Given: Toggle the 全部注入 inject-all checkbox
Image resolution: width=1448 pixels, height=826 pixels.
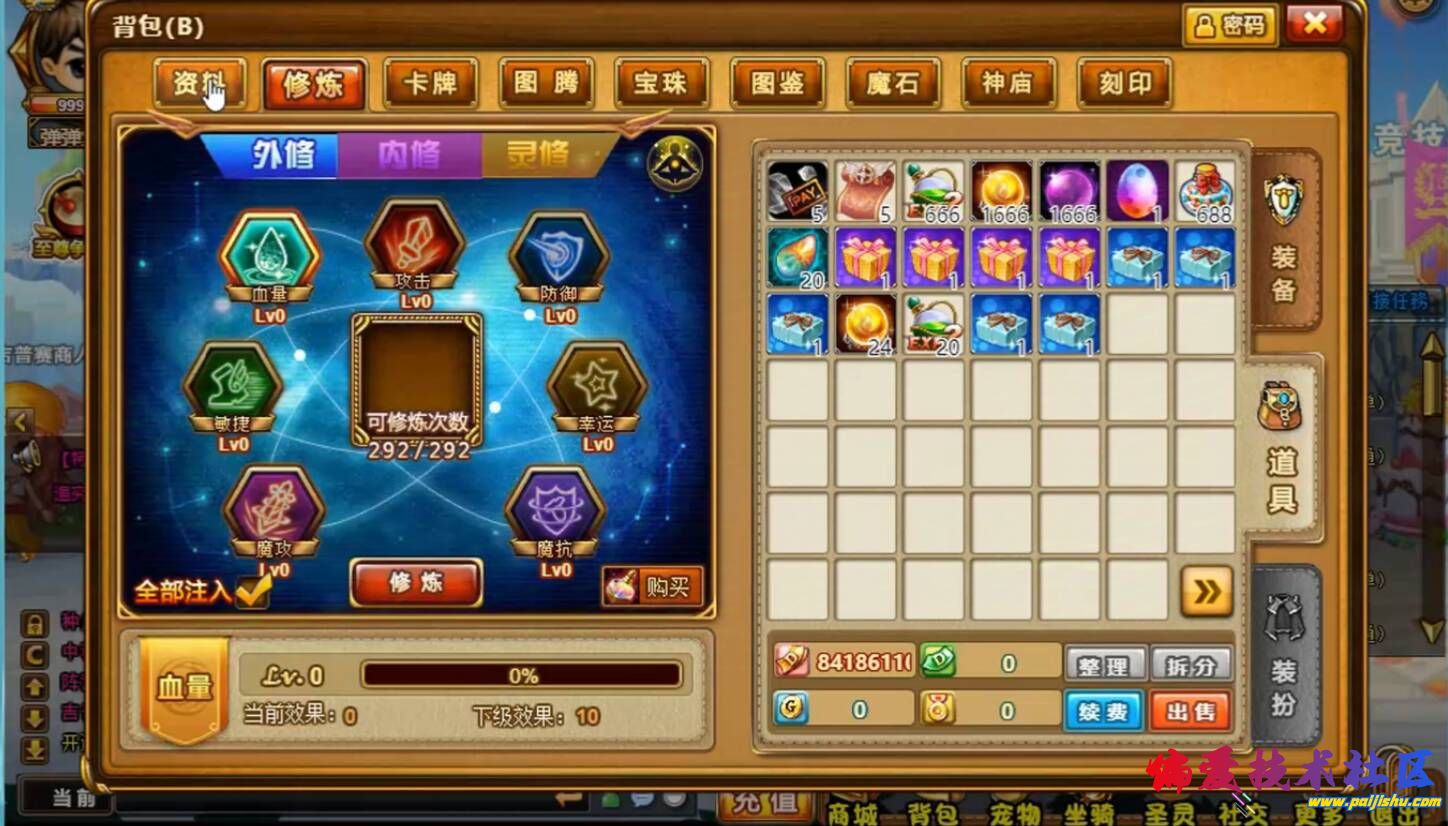Looking at the screenshot, I should click(x=253, y=591).
